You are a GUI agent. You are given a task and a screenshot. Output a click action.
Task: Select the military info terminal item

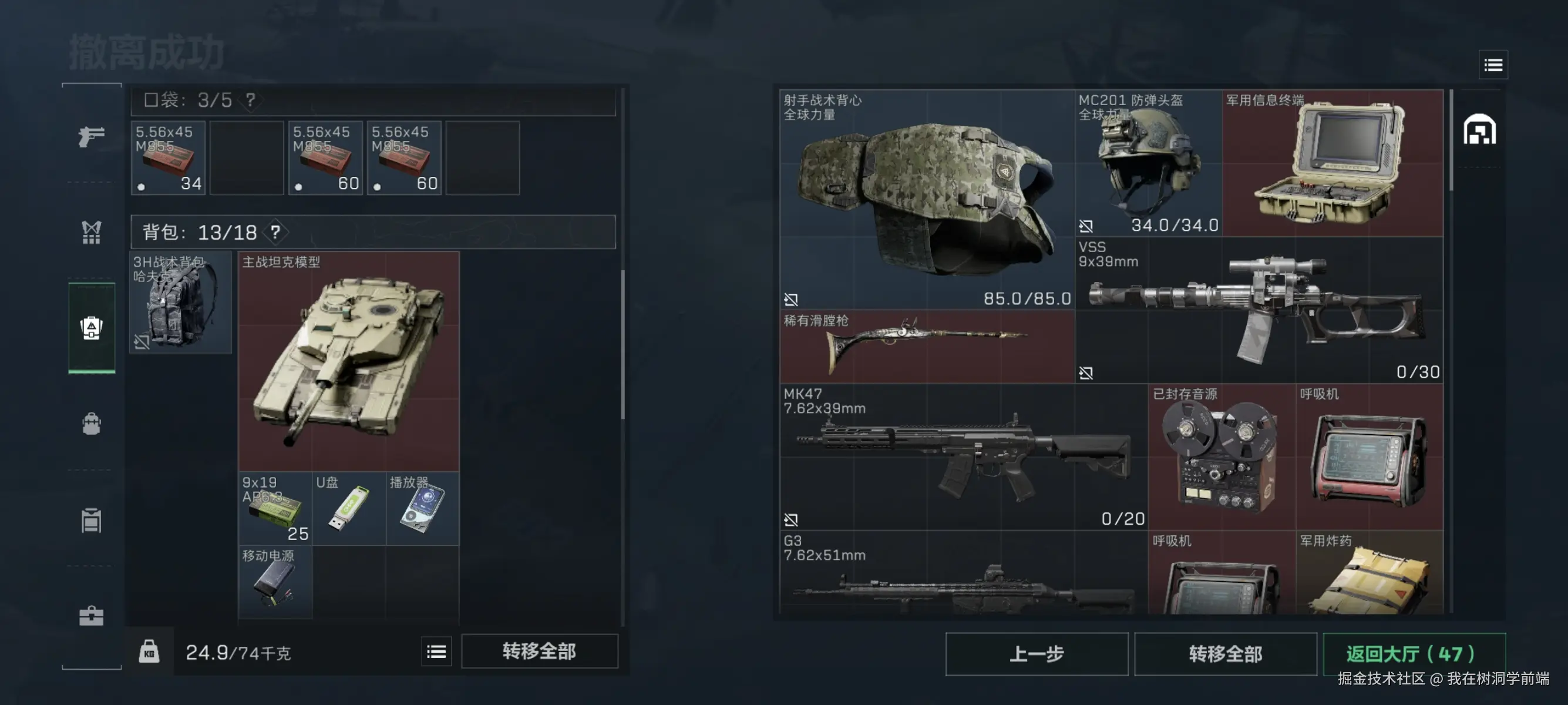1332,163
